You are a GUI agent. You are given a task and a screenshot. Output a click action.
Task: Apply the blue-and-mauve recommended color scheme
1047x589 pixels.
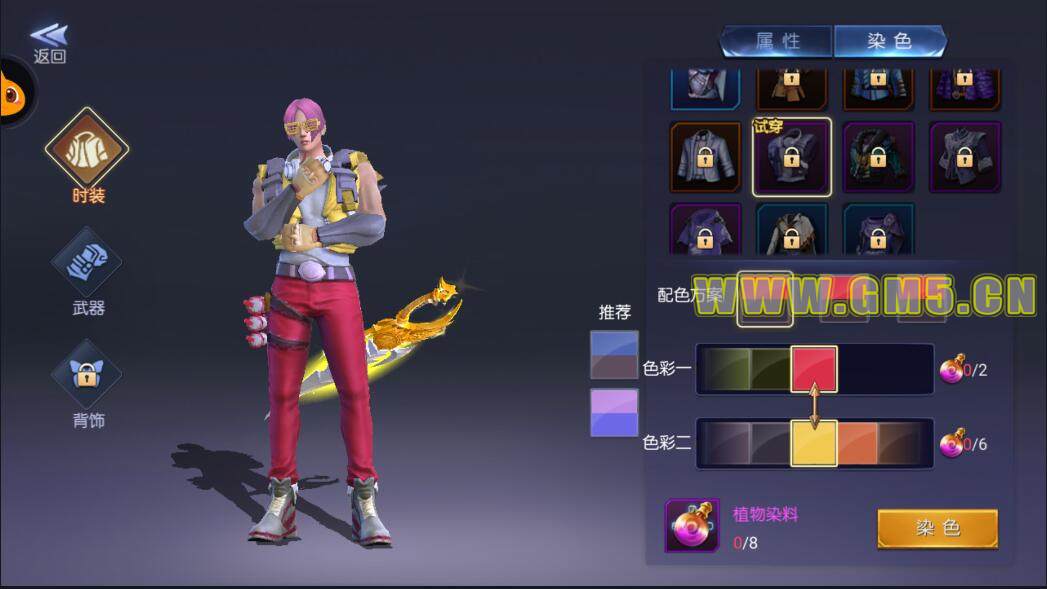[614, 355]
